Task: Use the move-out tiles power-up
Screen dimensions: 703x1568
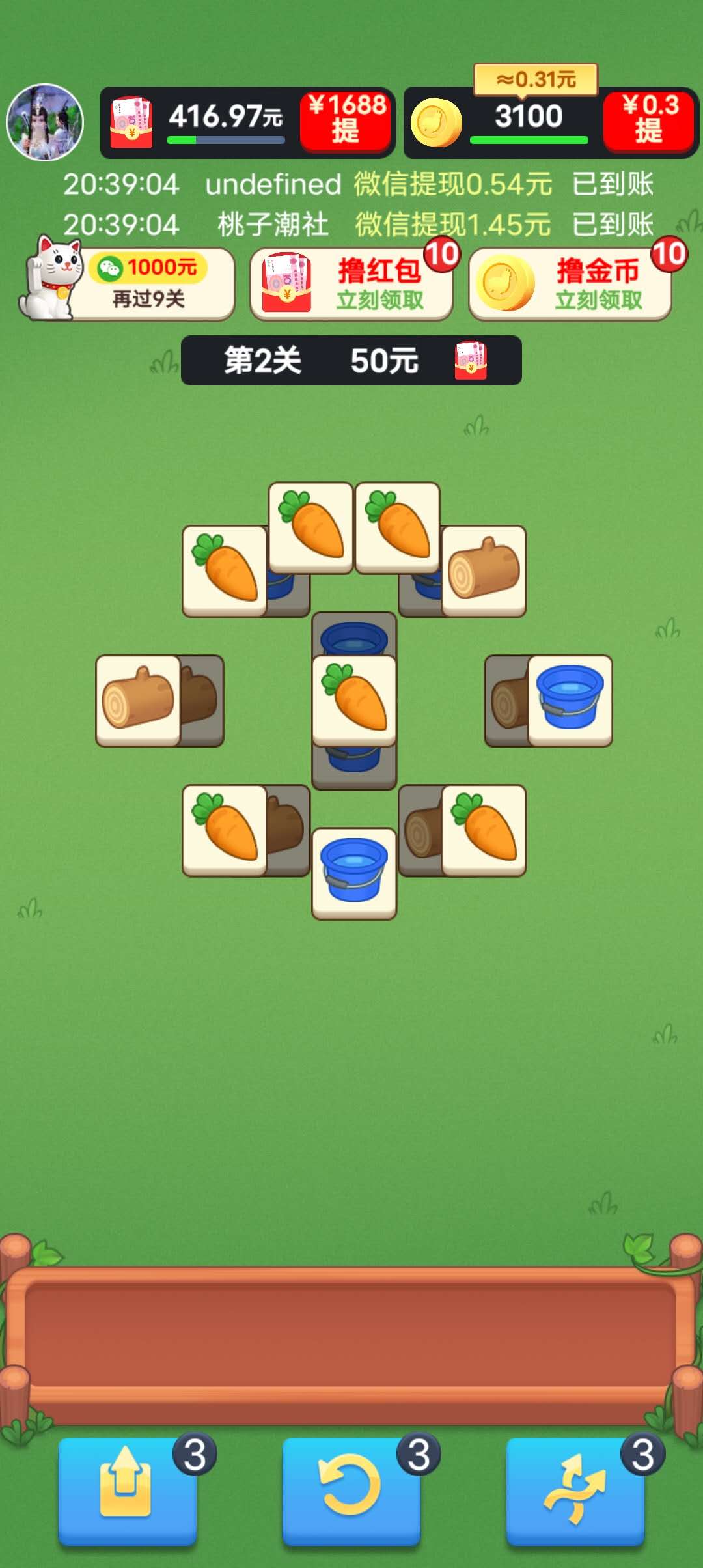Action: [128, 1490]
